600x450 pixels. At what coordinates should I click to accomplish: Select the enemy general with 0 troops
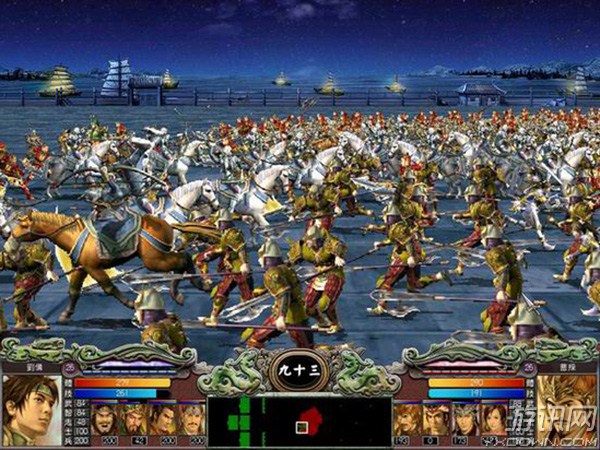point(435,421)
